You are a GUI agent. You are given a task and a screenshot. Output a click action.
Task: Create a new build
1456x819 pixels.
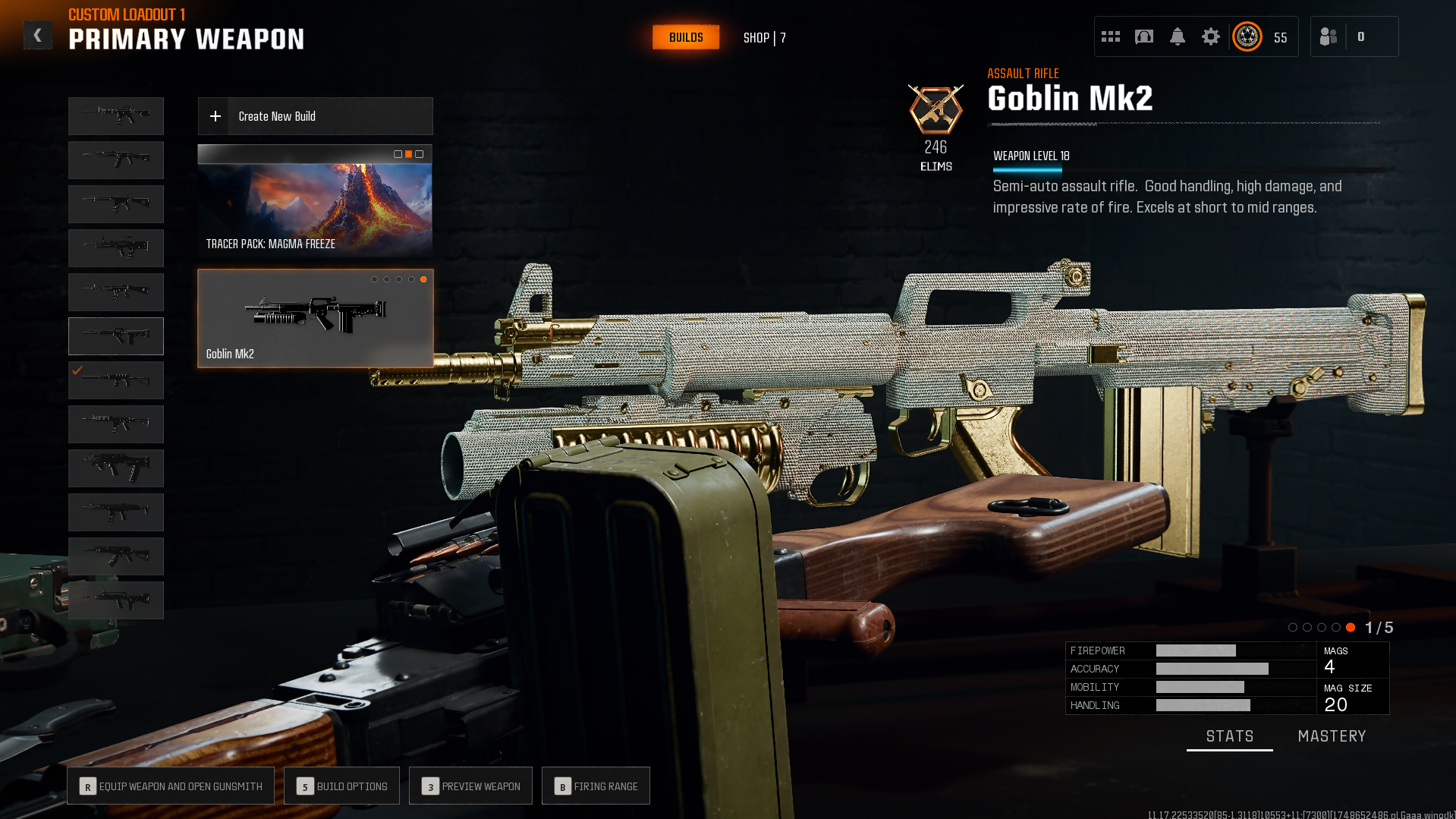click(315, 116)
